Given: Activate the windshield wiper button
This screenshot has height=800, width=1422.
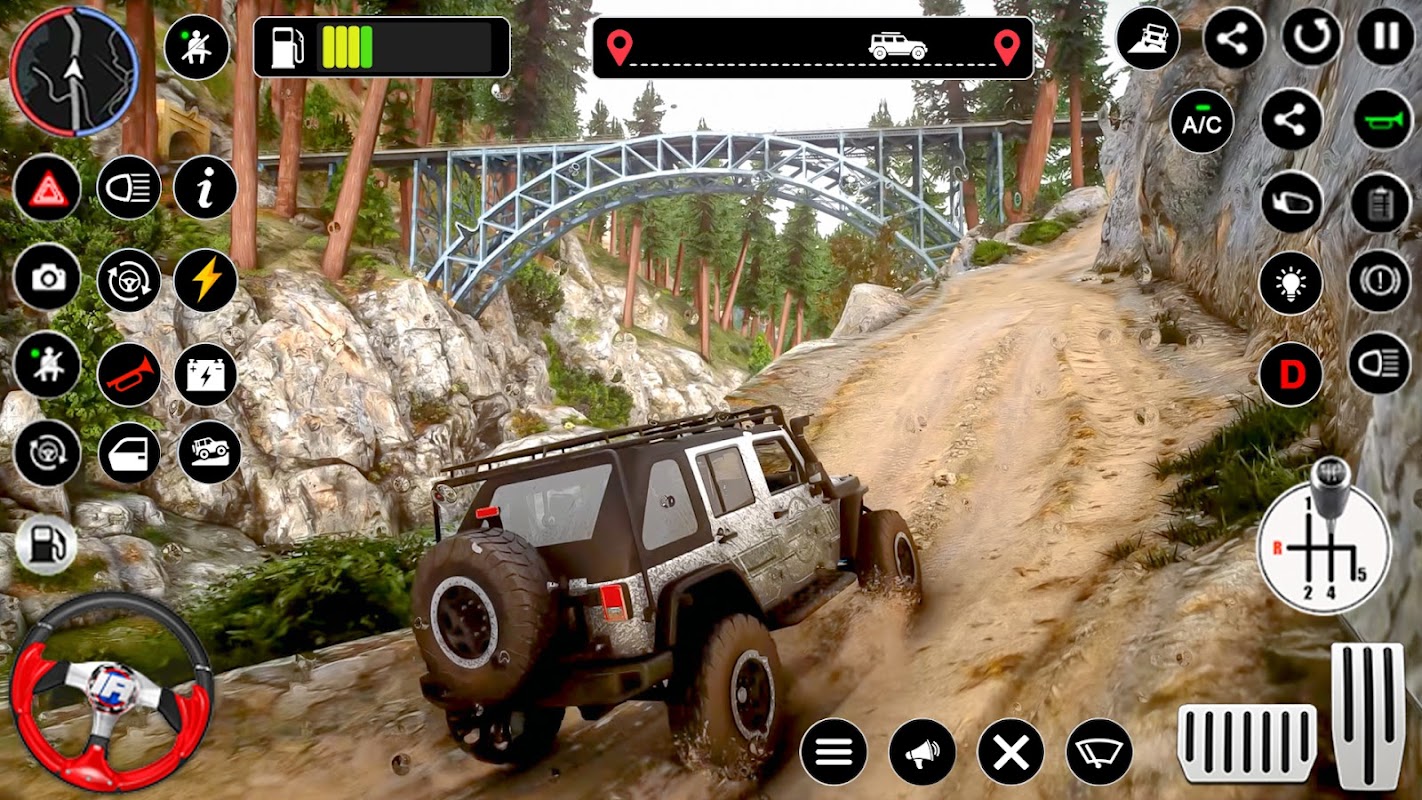Looking at the screenshot, I should [x=1099, y=751].
